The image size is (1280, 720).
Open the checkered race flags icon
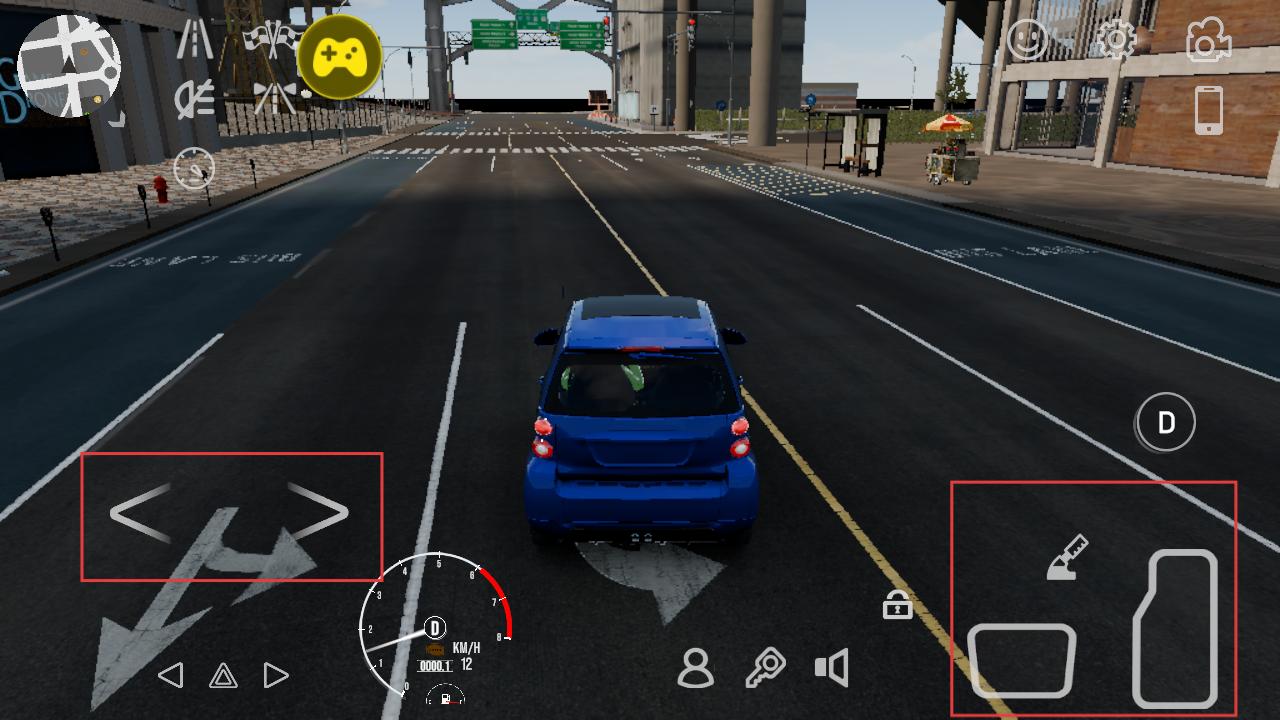coord(272,40)
